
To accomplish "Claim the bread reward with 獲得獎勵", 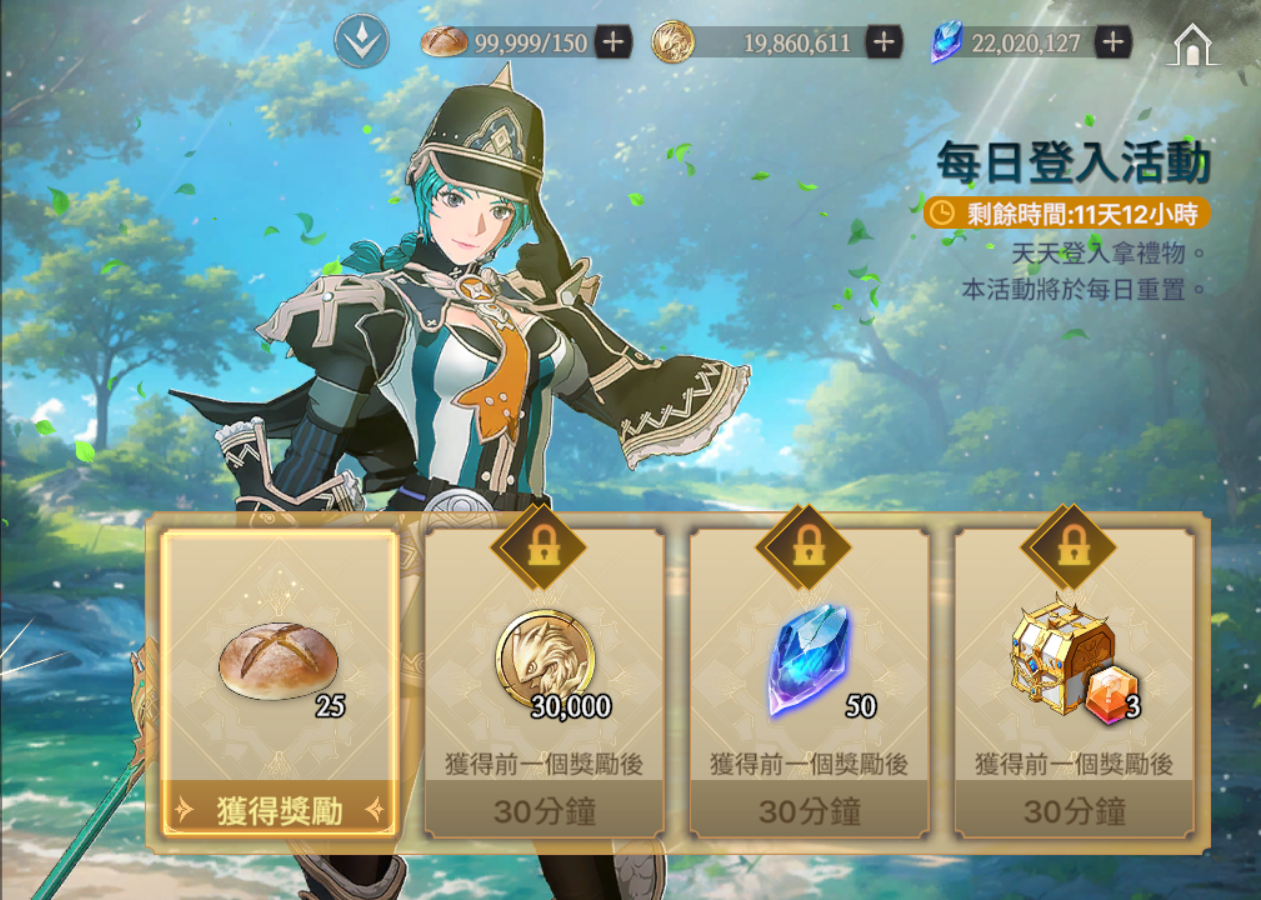I will [x=280, y=811].
